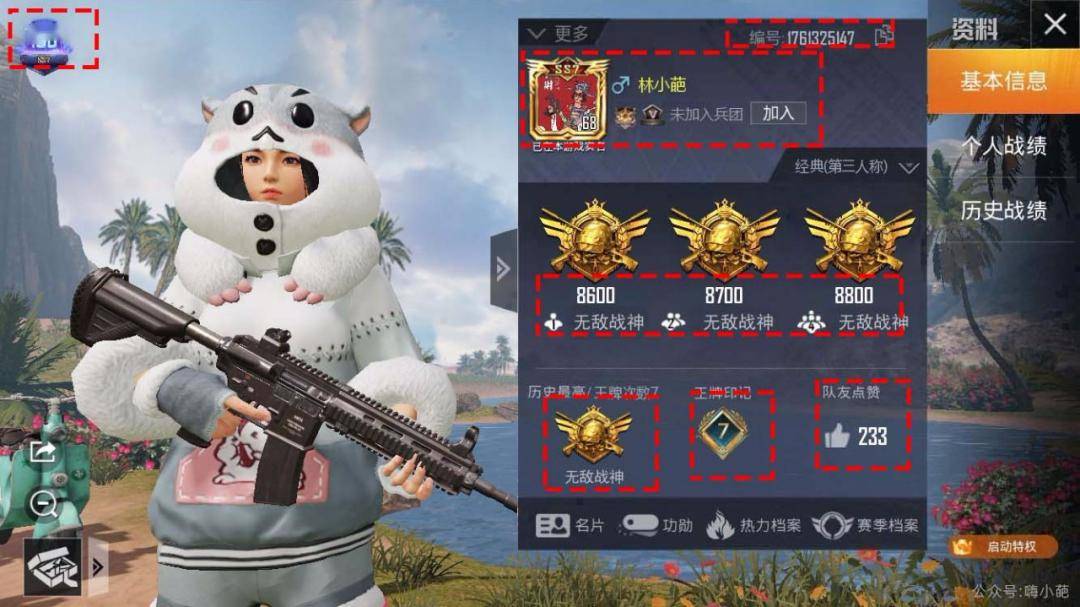Open the 个人战绩 tab
Image resolution: width=1080 pixels, height=607 pixels.
[x=1003, y=146]
